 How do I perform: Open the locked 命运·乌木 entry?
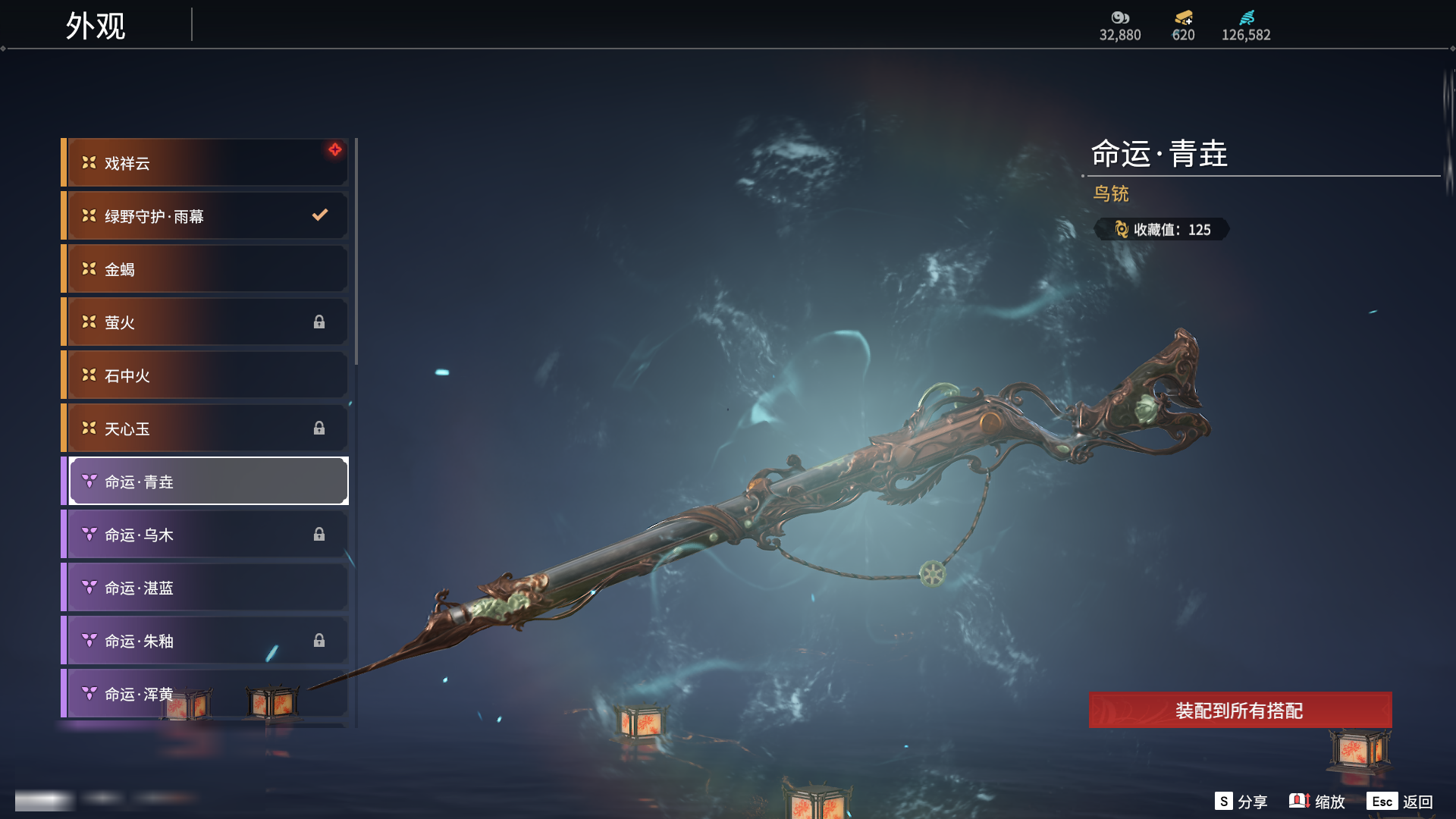[205, 535]
